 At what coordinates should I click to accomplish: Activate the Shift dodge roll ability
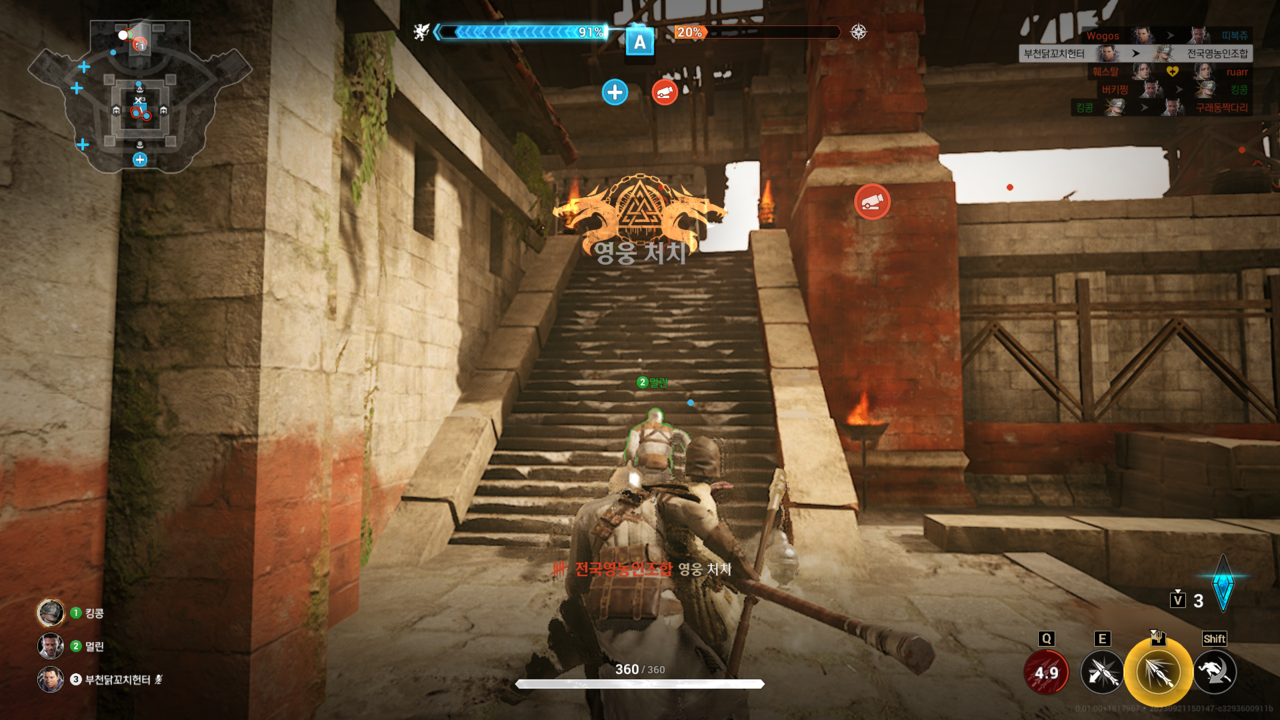(1215, 672)
